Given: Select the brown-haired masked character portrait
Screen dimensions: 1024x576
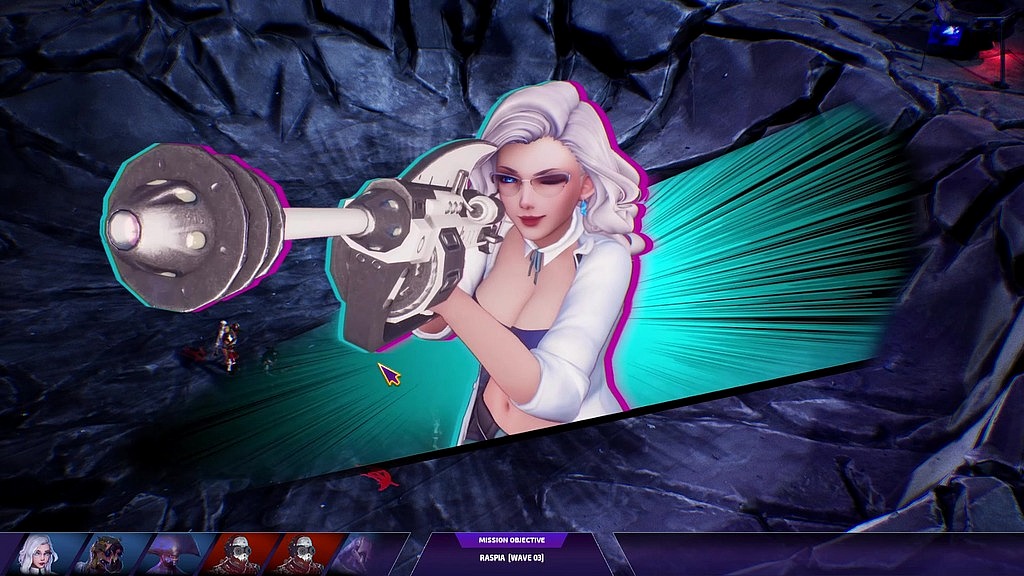Looking at the screenshot, I should (x=106, y=554).
